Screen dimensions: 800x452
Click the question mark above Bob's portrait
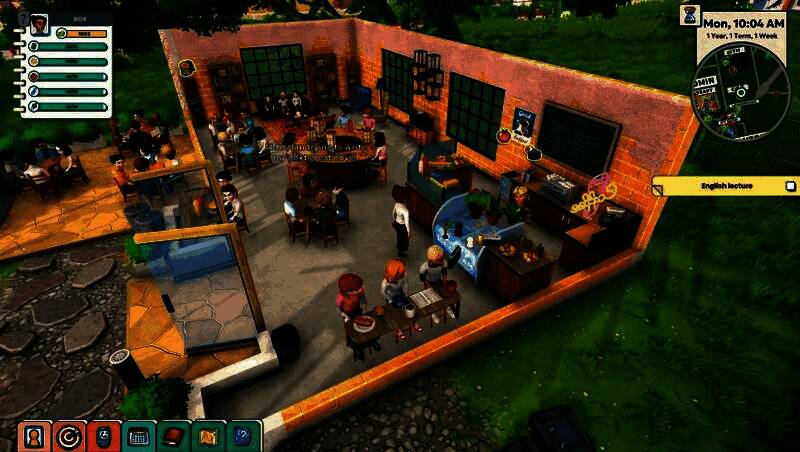click(24, 17)
